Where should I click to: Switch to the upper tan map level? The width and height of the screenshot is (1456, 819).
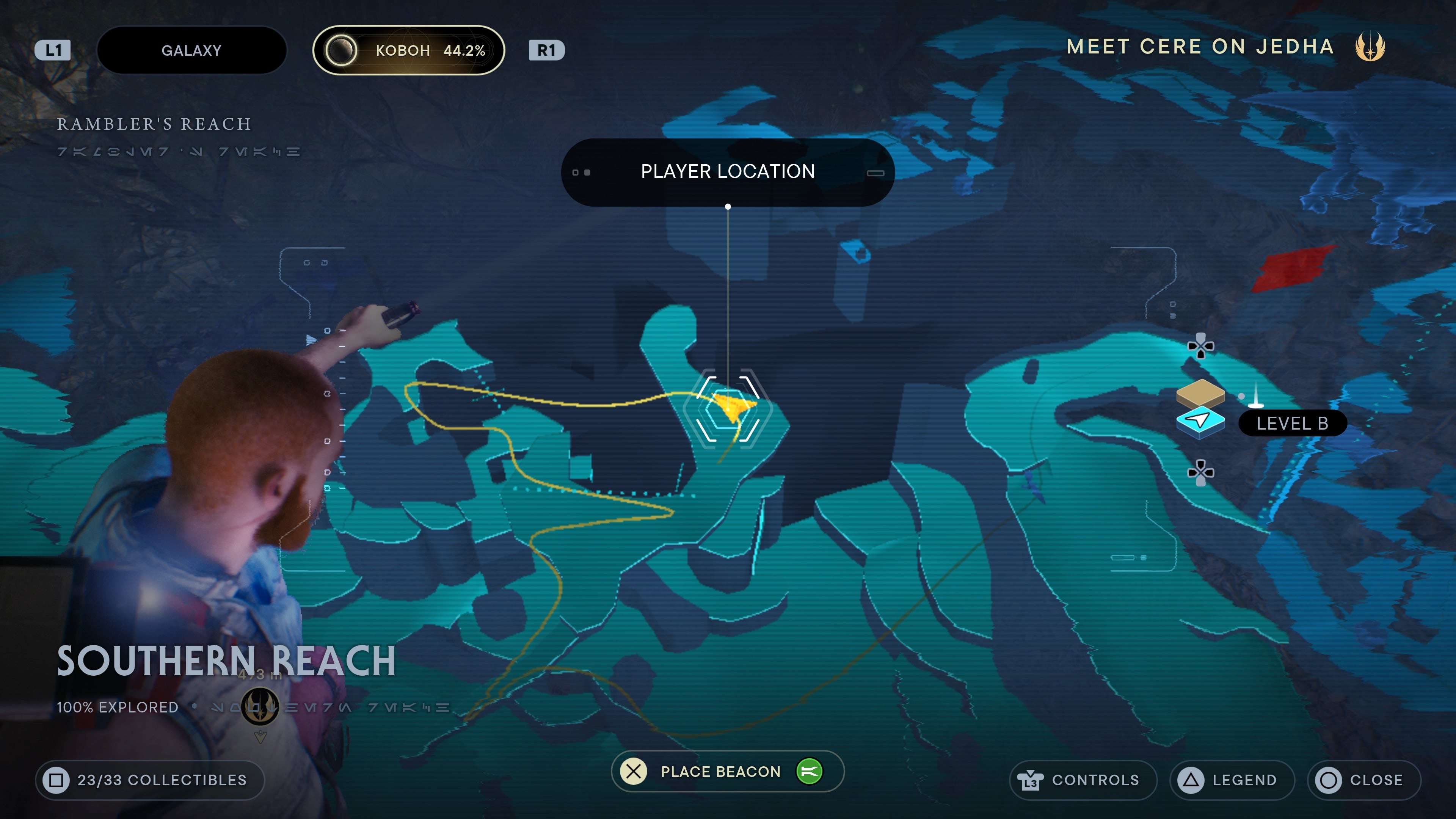point(1200,392)
